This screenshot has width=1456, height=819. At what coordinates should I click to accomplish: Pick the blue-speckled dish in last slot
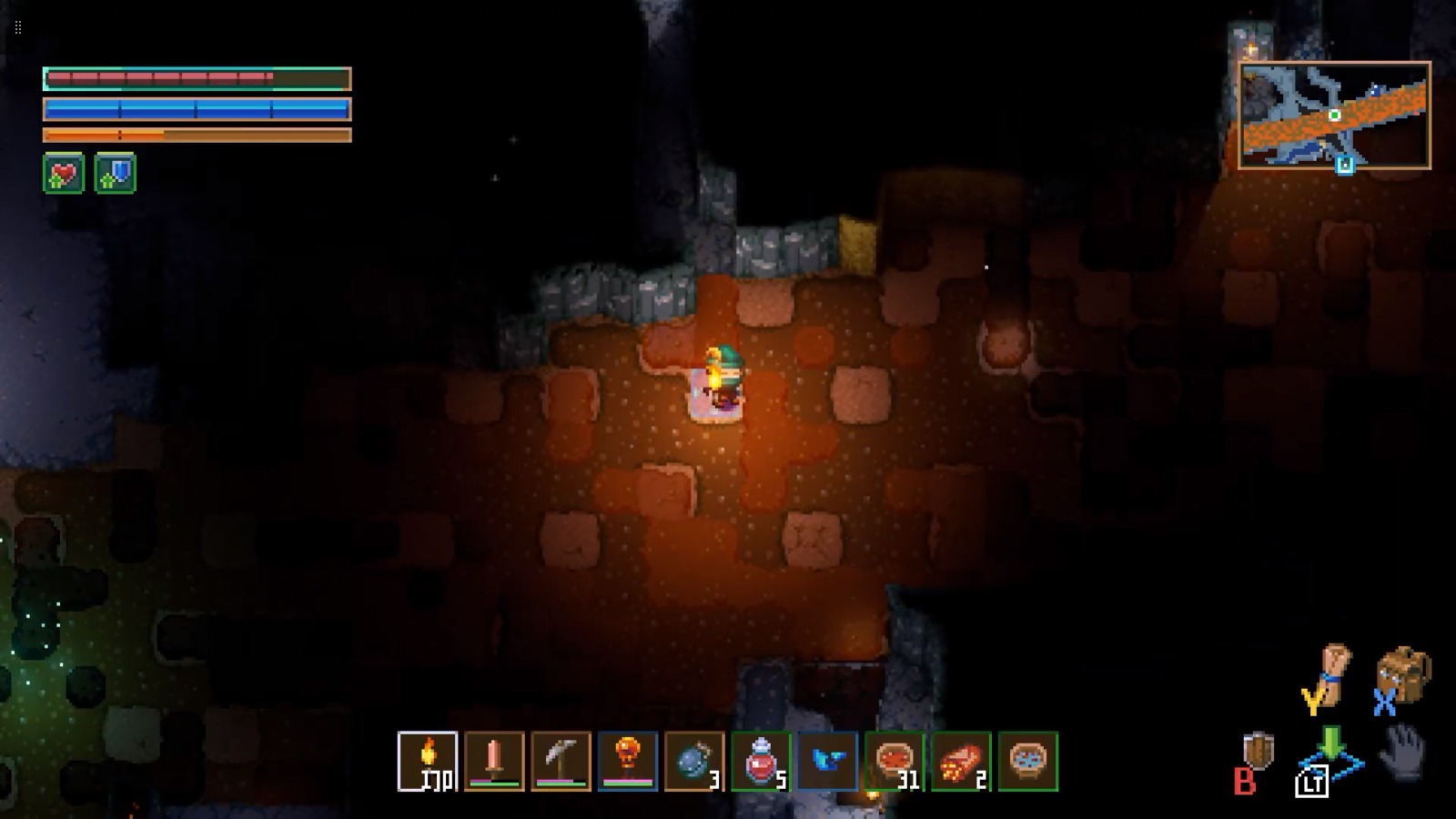(x=1028, y=761)
